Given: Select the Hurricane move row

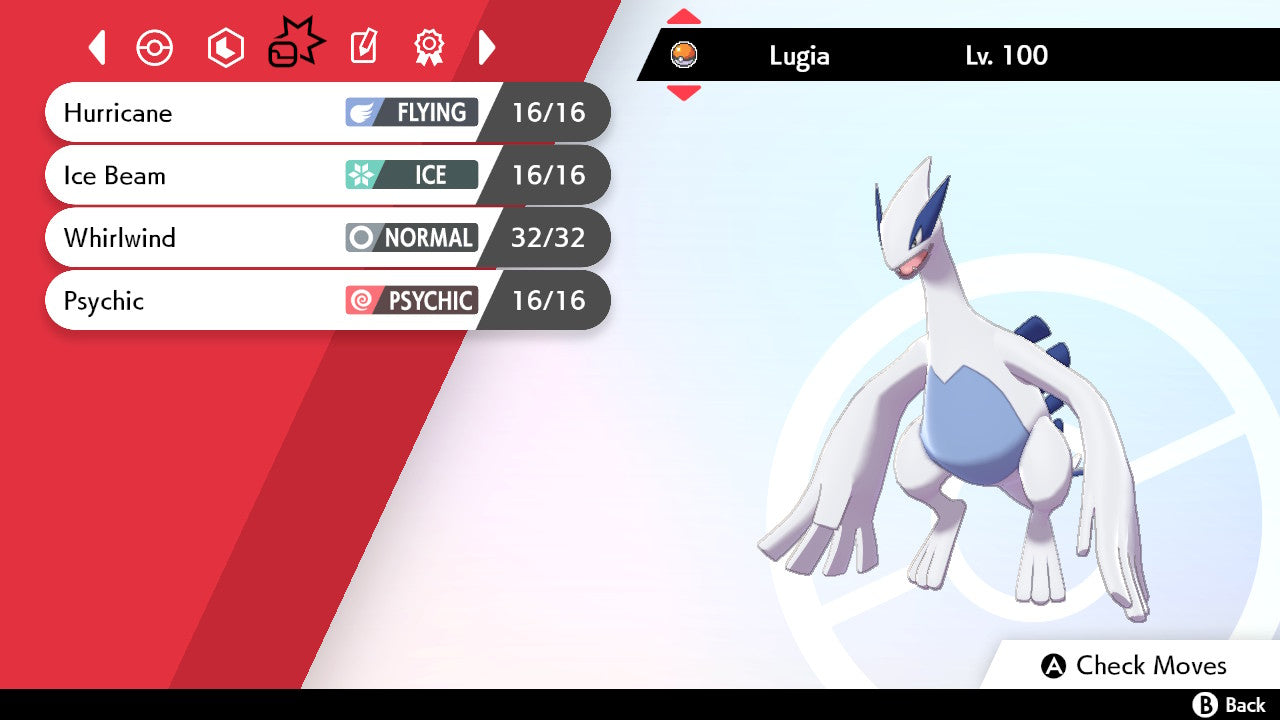Looking at the screenshot, I should pyautogui.click(x=327, y=112).
